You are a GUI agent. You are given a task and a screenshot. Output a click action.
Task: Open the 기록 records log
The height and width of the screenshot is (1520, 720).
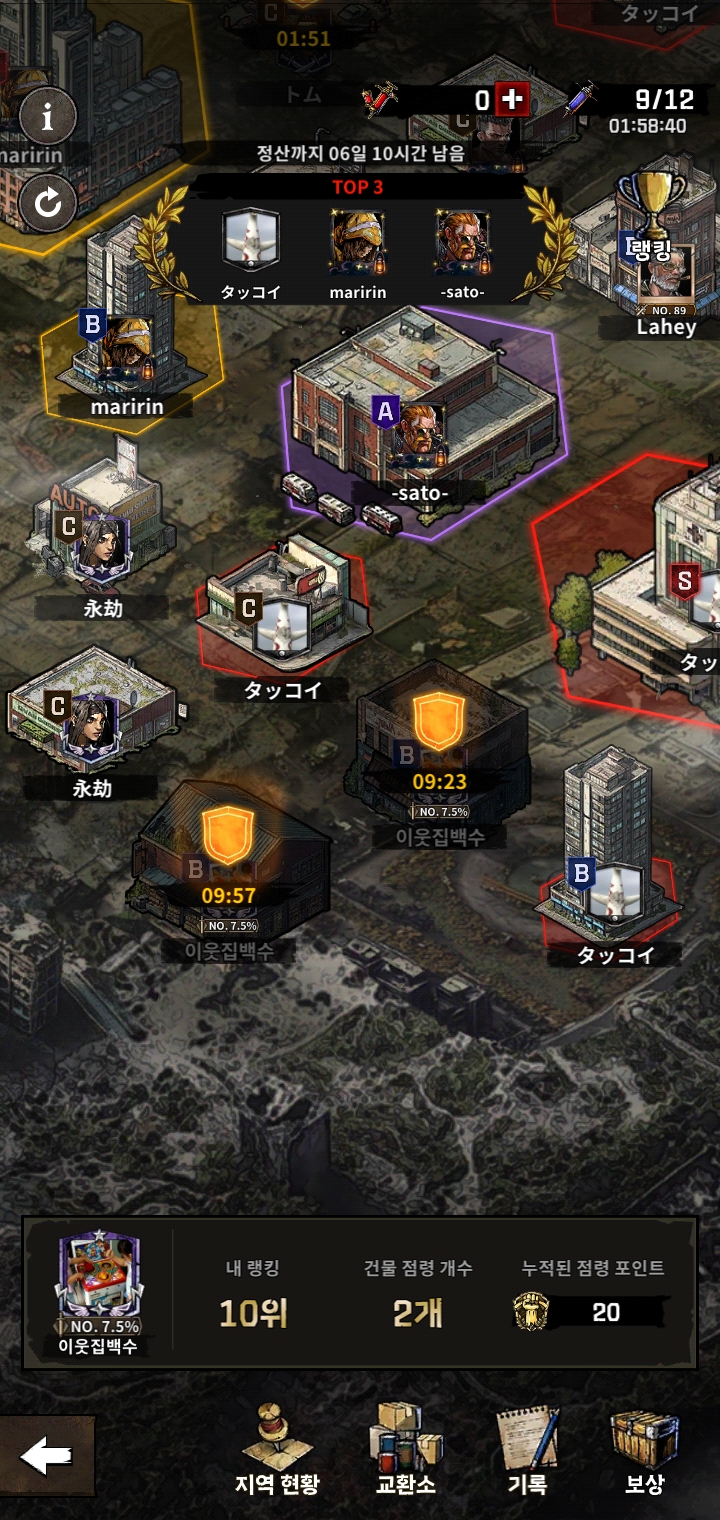527,1449
